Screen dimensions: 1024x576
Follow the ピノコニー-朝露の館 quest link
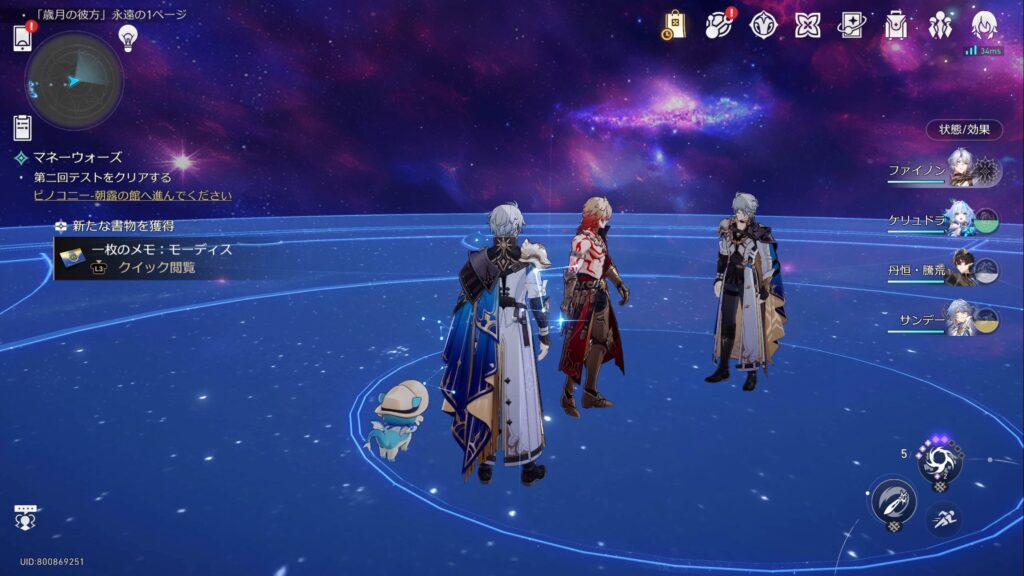(132, 195)
